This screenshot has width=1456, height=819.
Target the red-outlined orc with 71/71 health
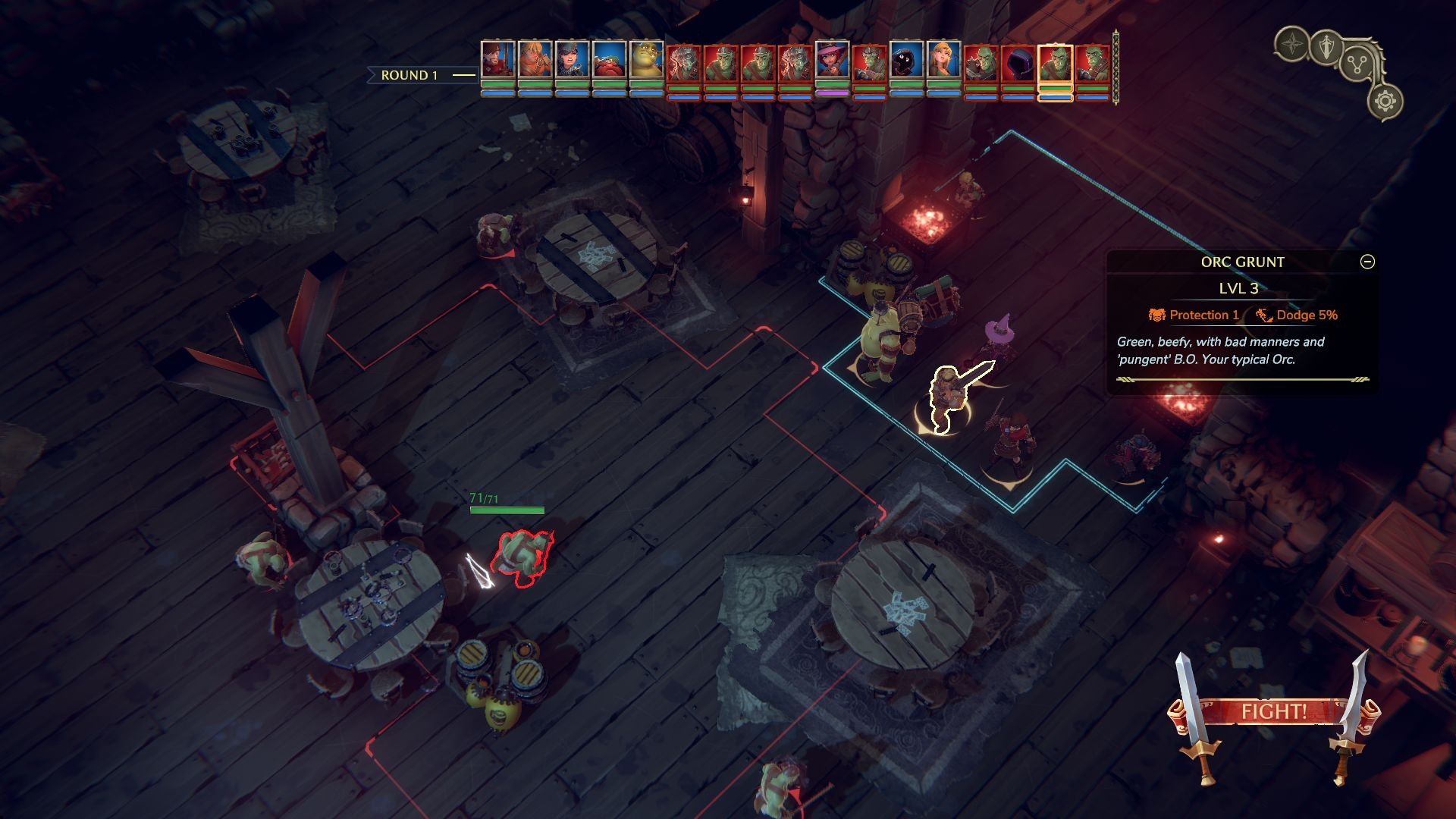522,557
